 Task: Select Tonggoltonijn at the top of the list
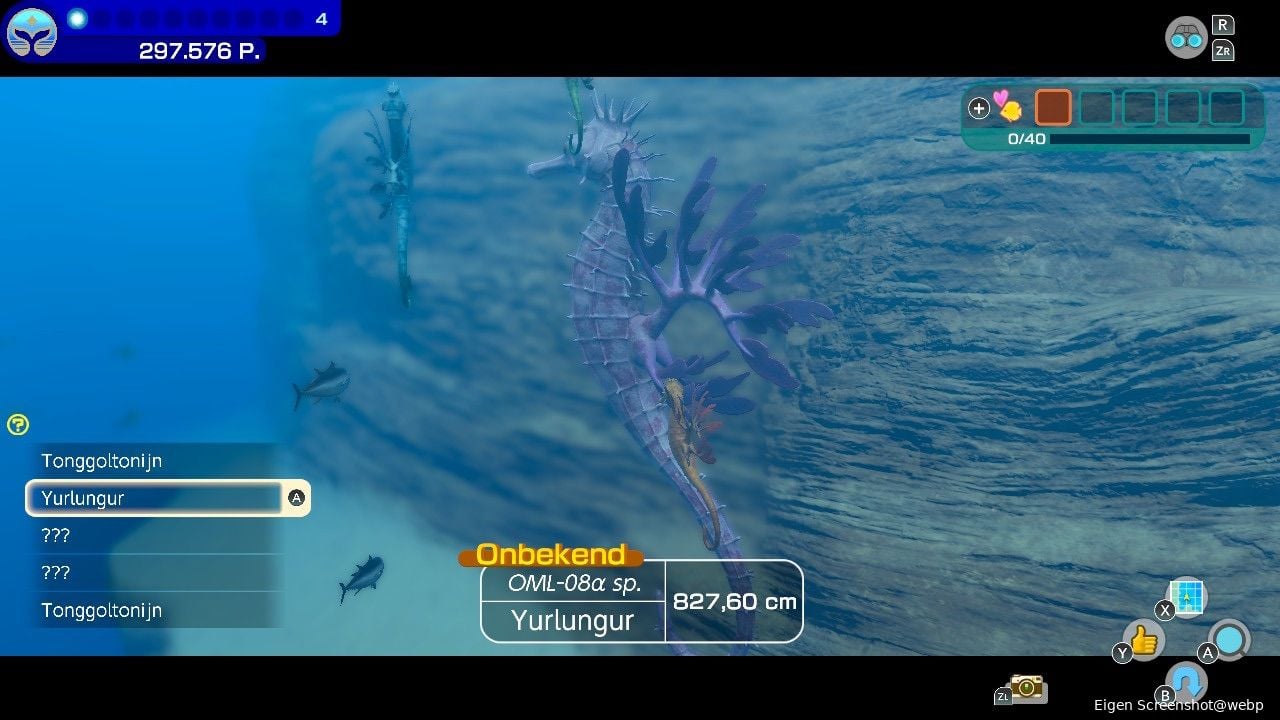102,461
